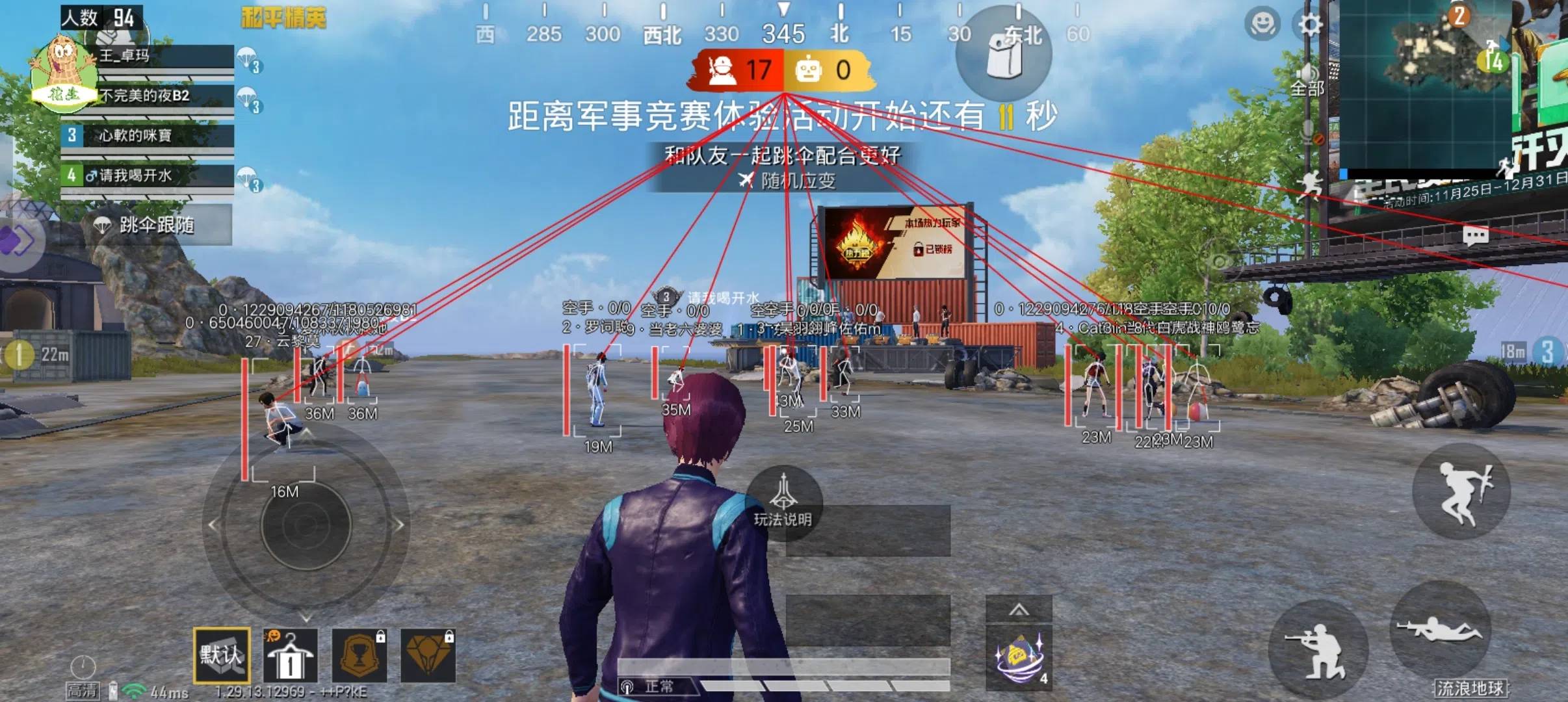The width and height of the screenshot is (1568, 702).
Task: Select teammate 心軟的咪寶 in team list
Action: 147,136
